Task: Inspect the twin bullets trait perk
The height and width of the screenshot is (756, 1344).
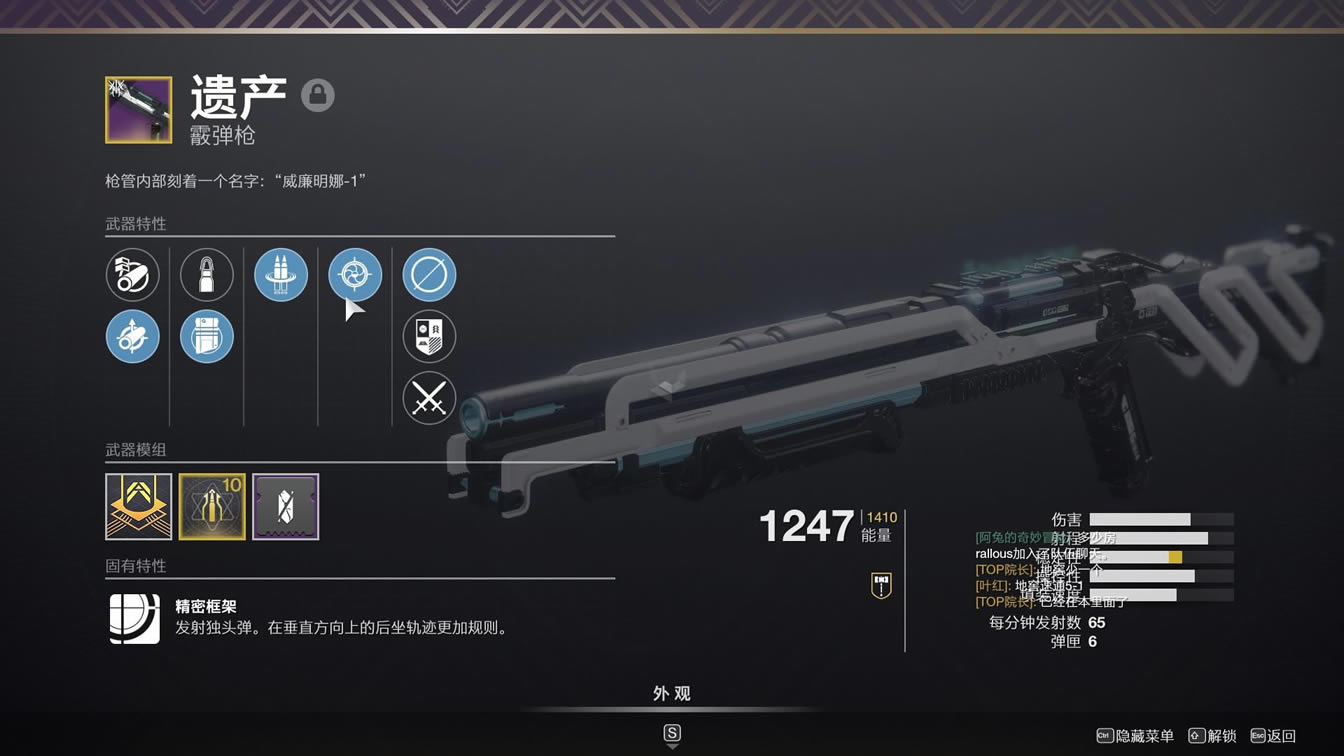Action: (281, 275)
